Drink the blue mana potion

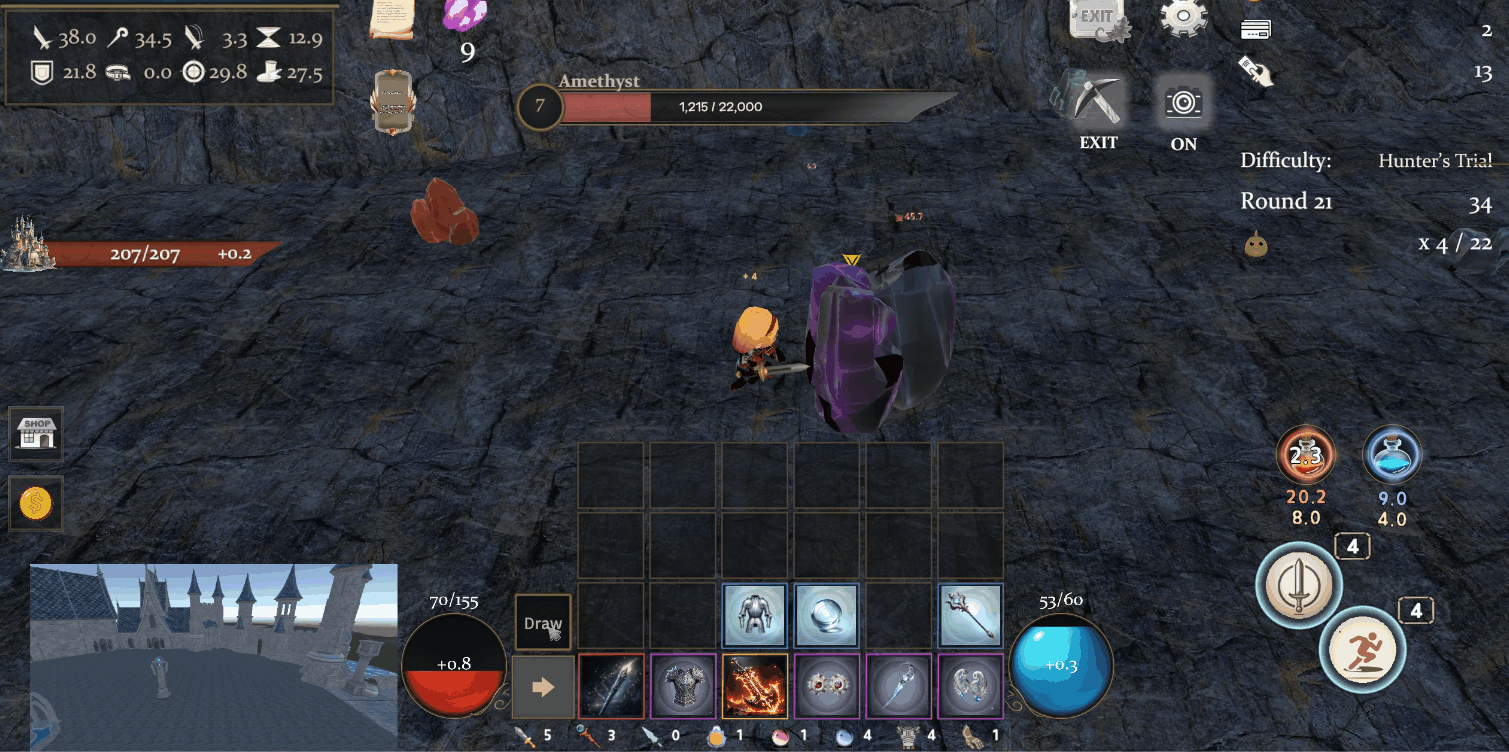pyautogui.click(x=1391, y=455)
